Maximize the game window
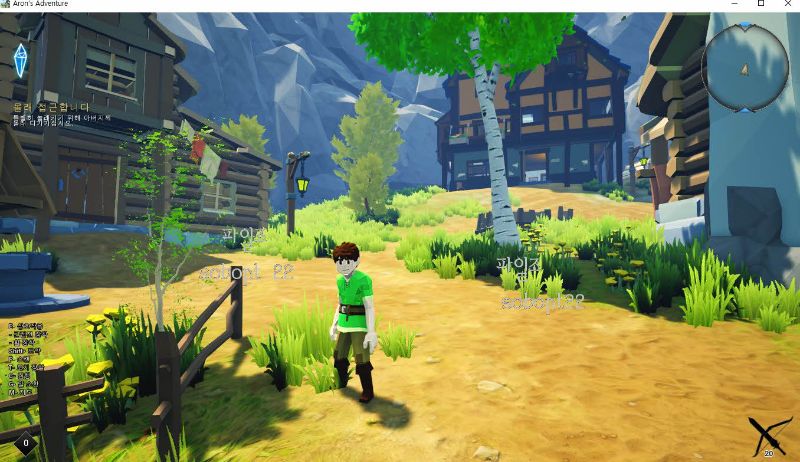 761,5
